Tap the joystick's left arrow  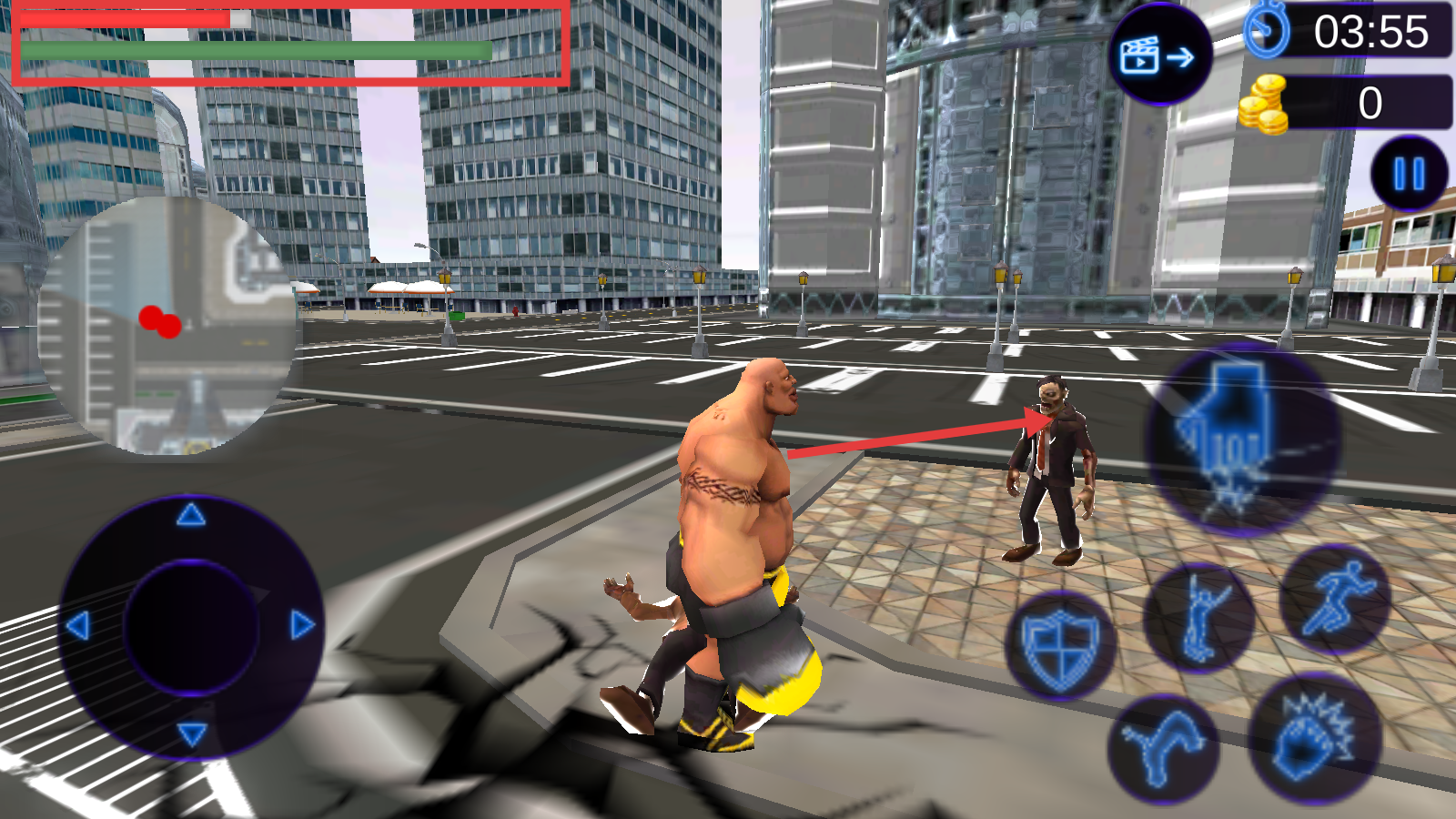coord(78,625)
